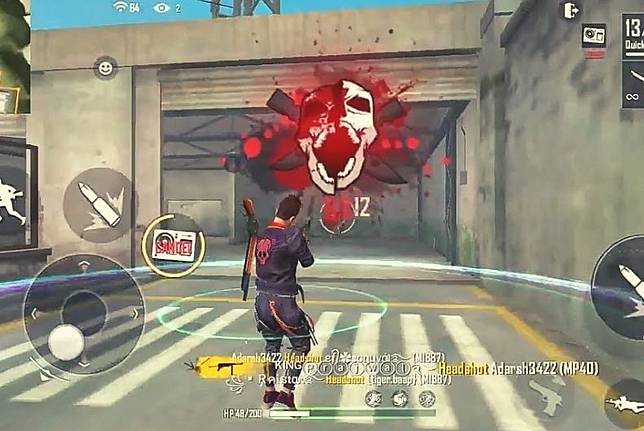Open the smiley emote button
Screen dimensions: 644x431
click(105, 68)
